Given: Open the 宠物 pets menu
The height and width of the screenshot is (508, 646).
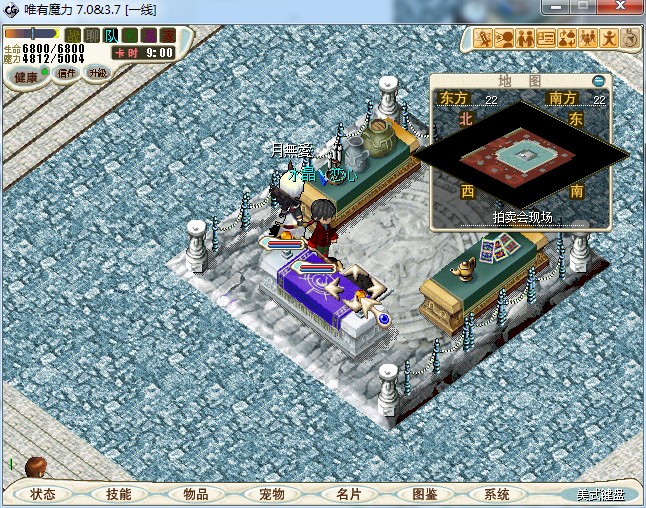Looking at the screenshot, I should pyautogui.click(x=271, y=494).
